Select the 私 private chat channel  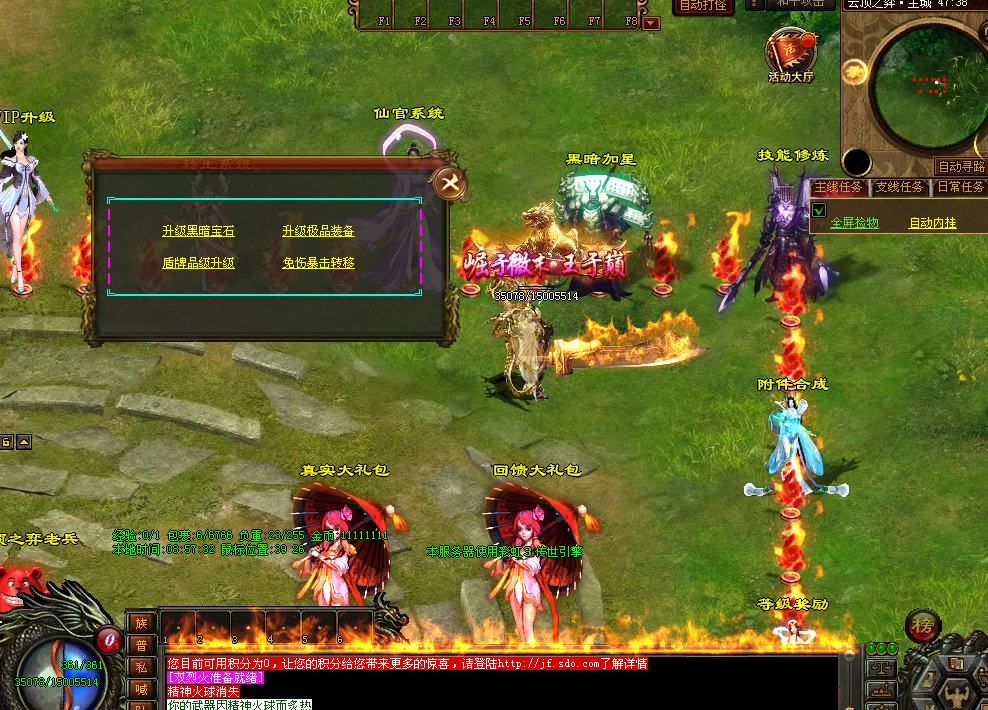(141, 666)
